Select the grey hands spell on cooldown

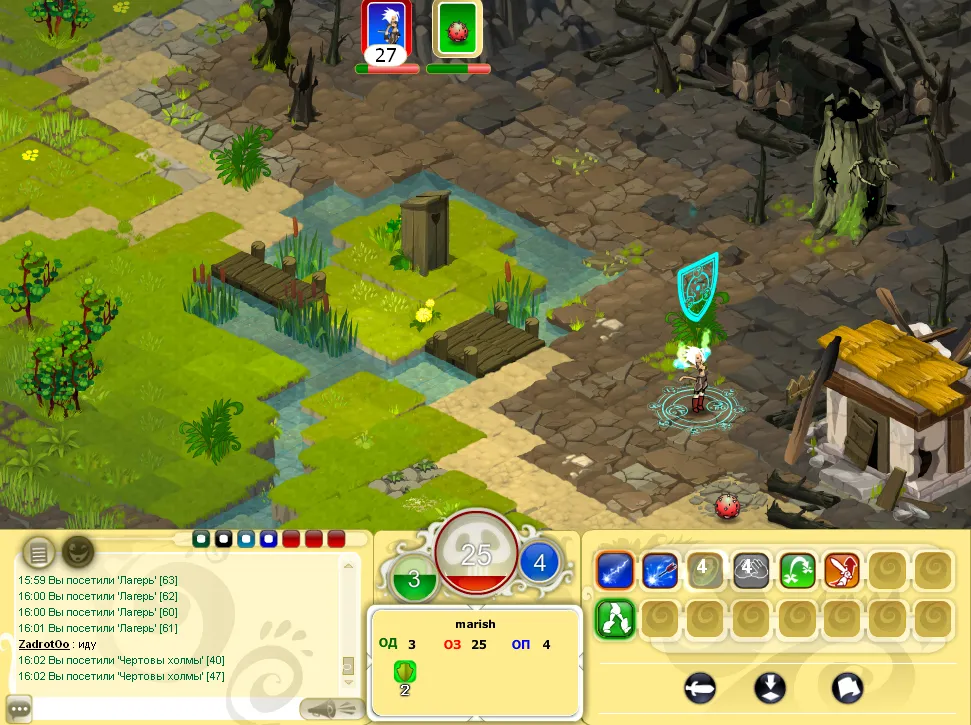751,570
